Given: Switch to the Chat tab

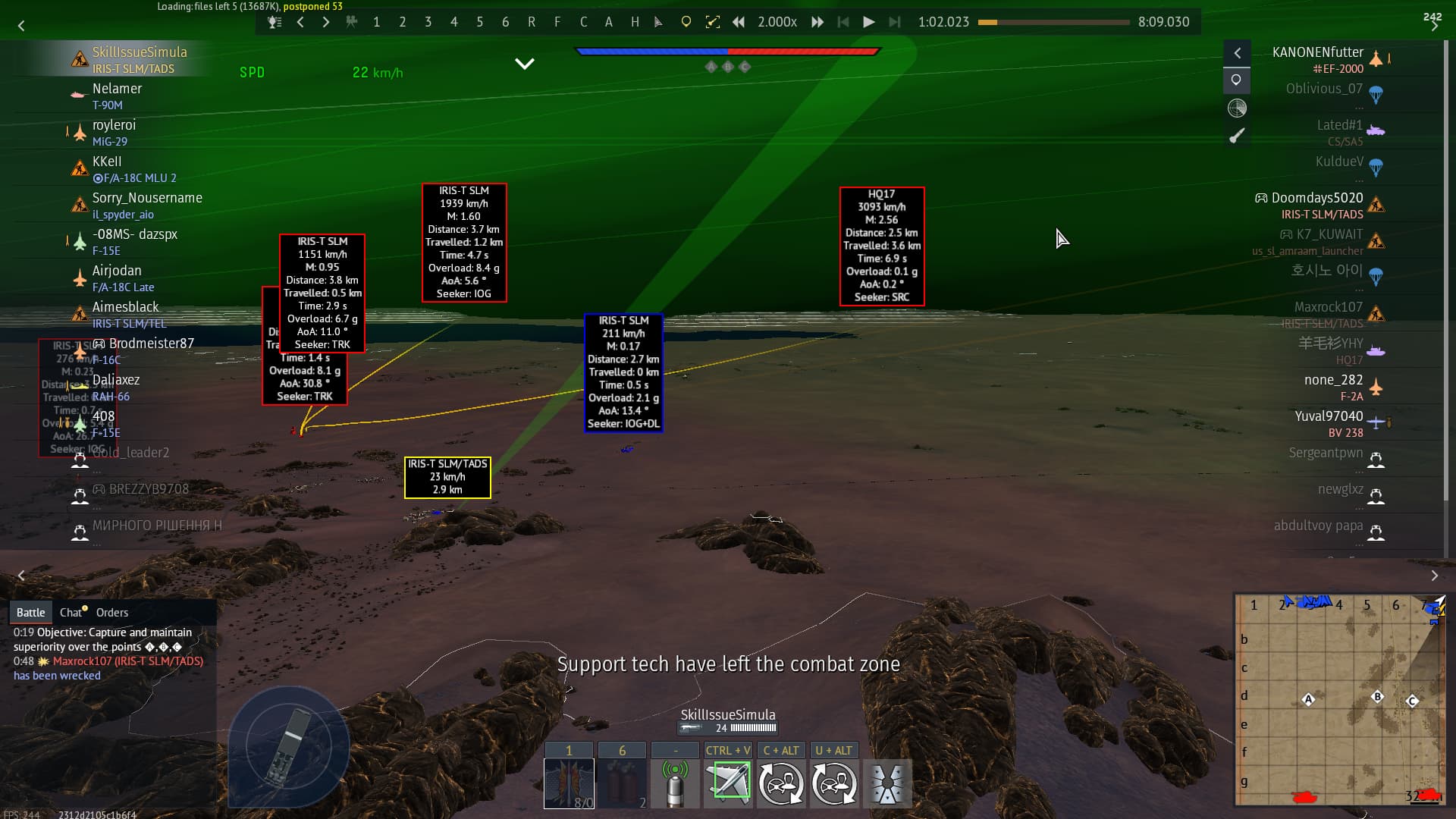Looking at the screenshot, I should [x=72, y=612].
